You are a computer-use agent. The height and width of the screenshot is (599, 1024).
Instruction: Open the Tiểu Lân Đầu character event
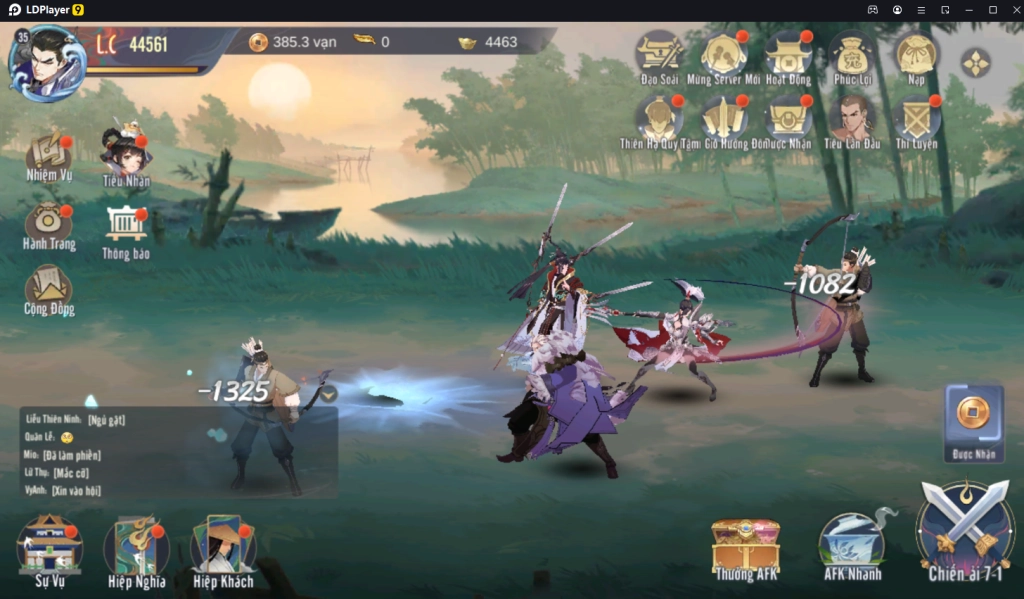(852, 119)
